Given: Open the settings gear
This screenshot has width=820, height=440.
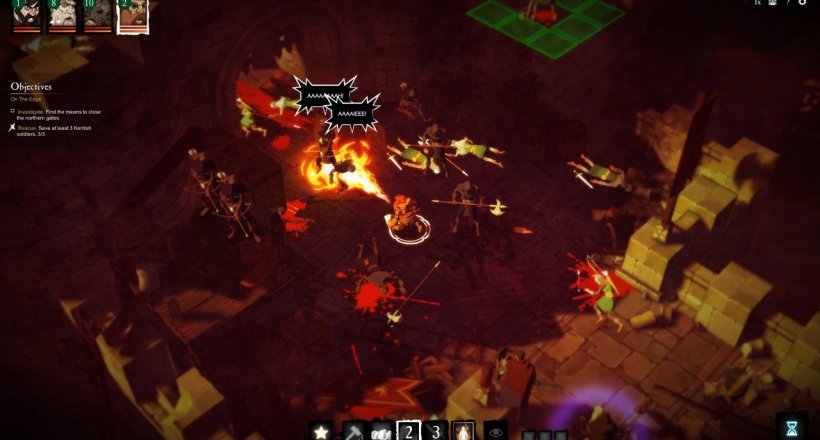Looking at the screenshot, I should [802, 4].
